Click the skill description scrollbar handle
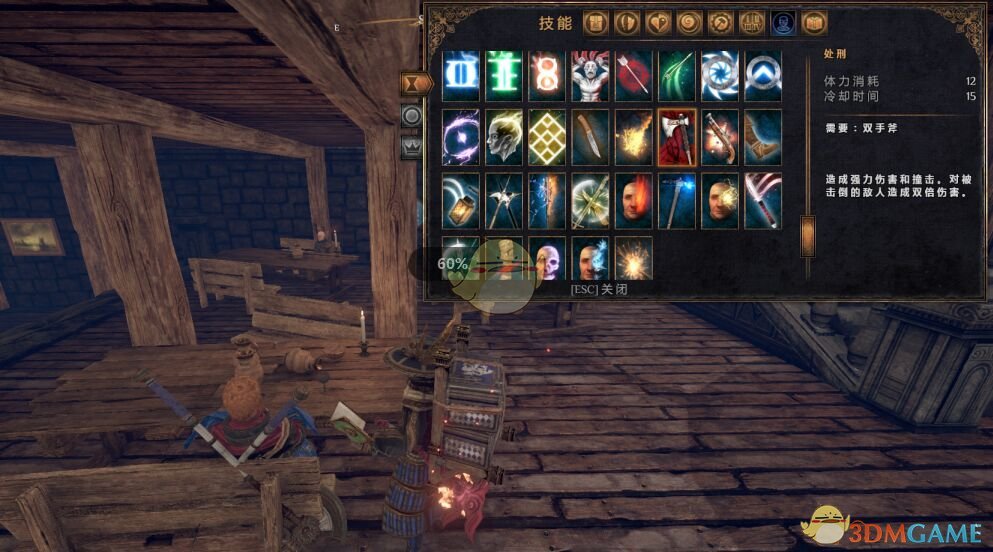Screen dimensions: 993x552 [x=807, y=236]
